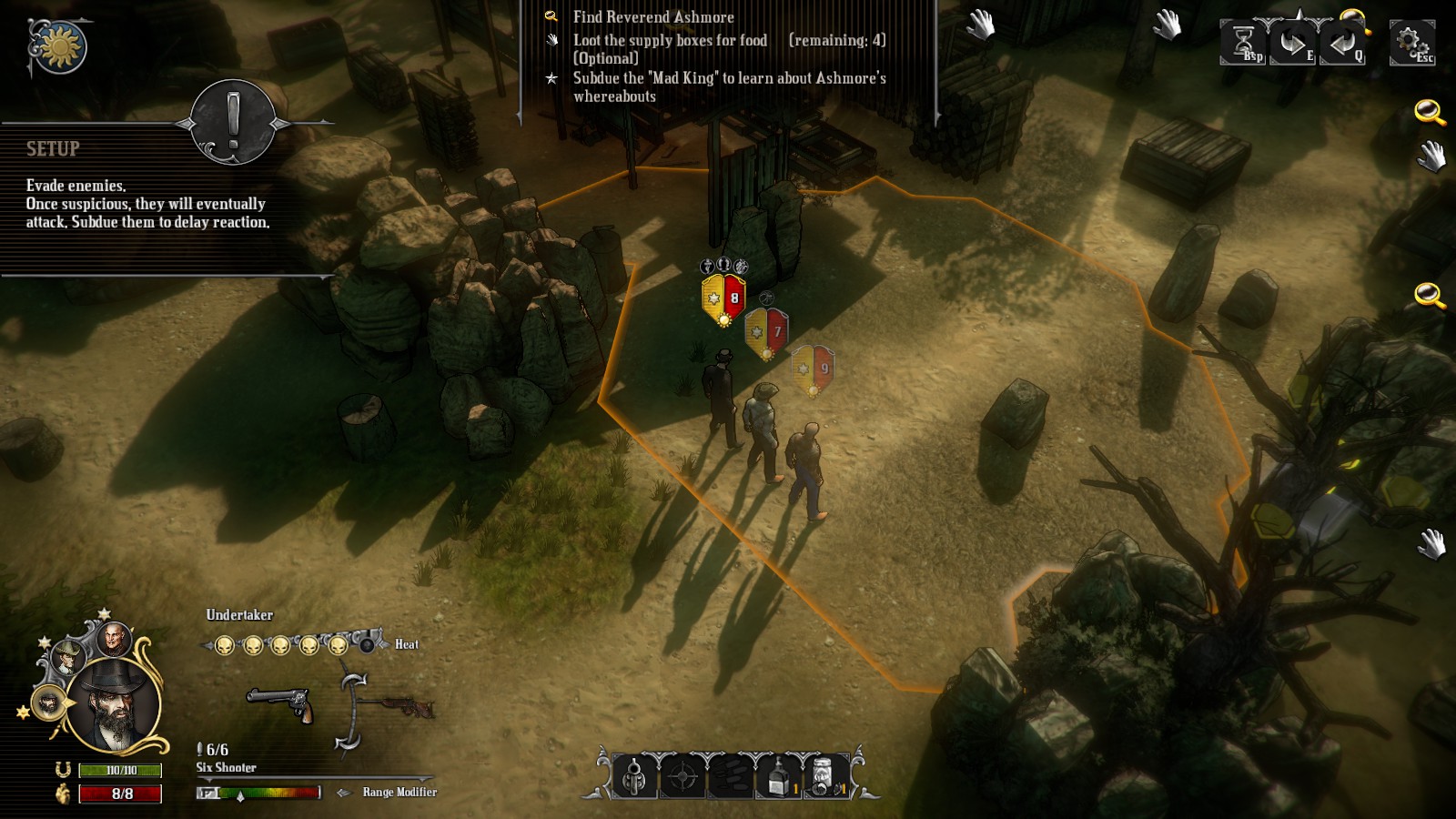Select the bald man character portrait
Viewport: 1456px width, 819px height.
[x=115, y=641]
